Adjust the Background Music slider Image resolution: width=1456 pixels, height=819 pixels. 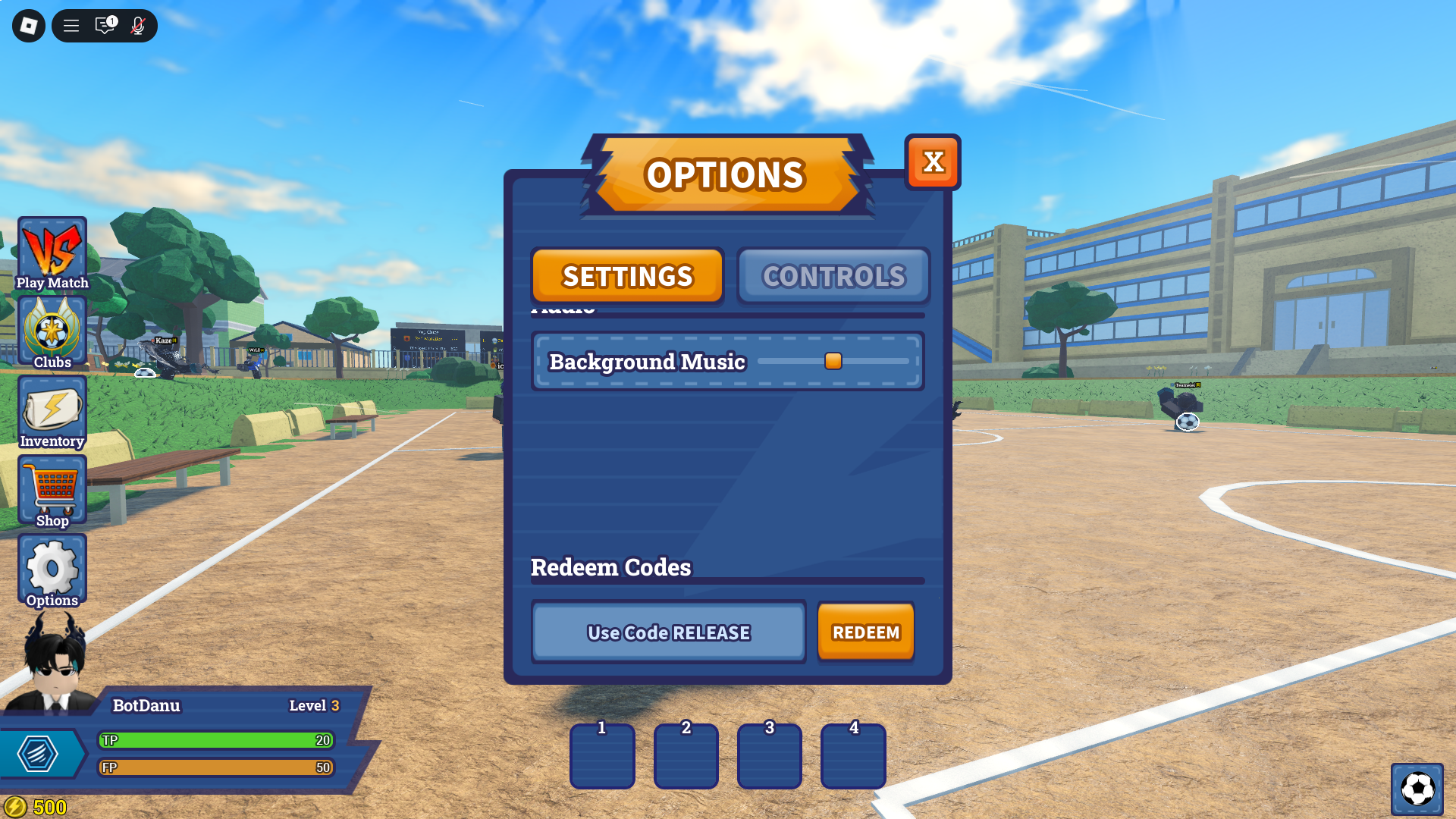833,362
